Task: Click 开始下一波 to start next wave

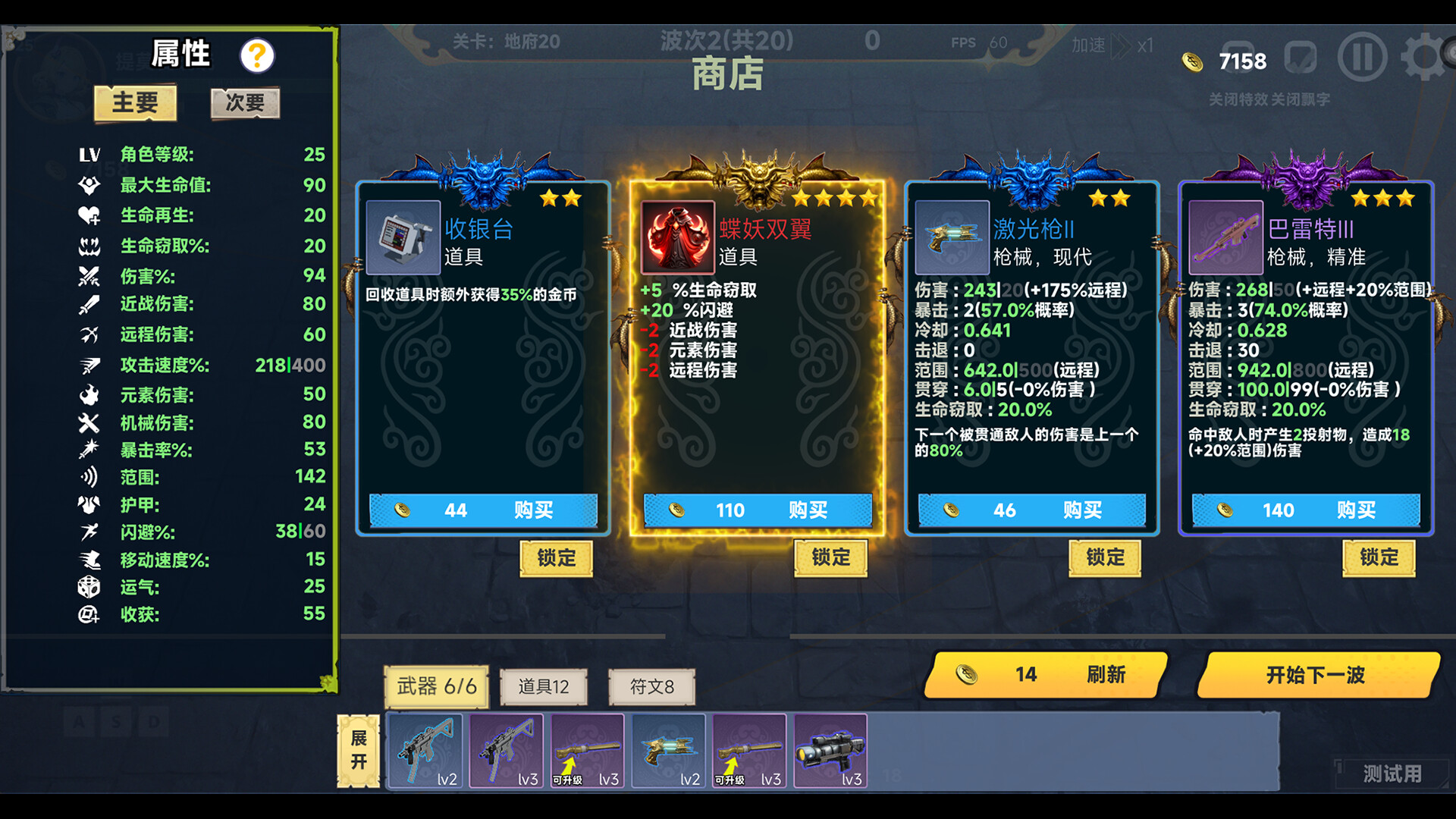Action: [x=1316, y=675]
